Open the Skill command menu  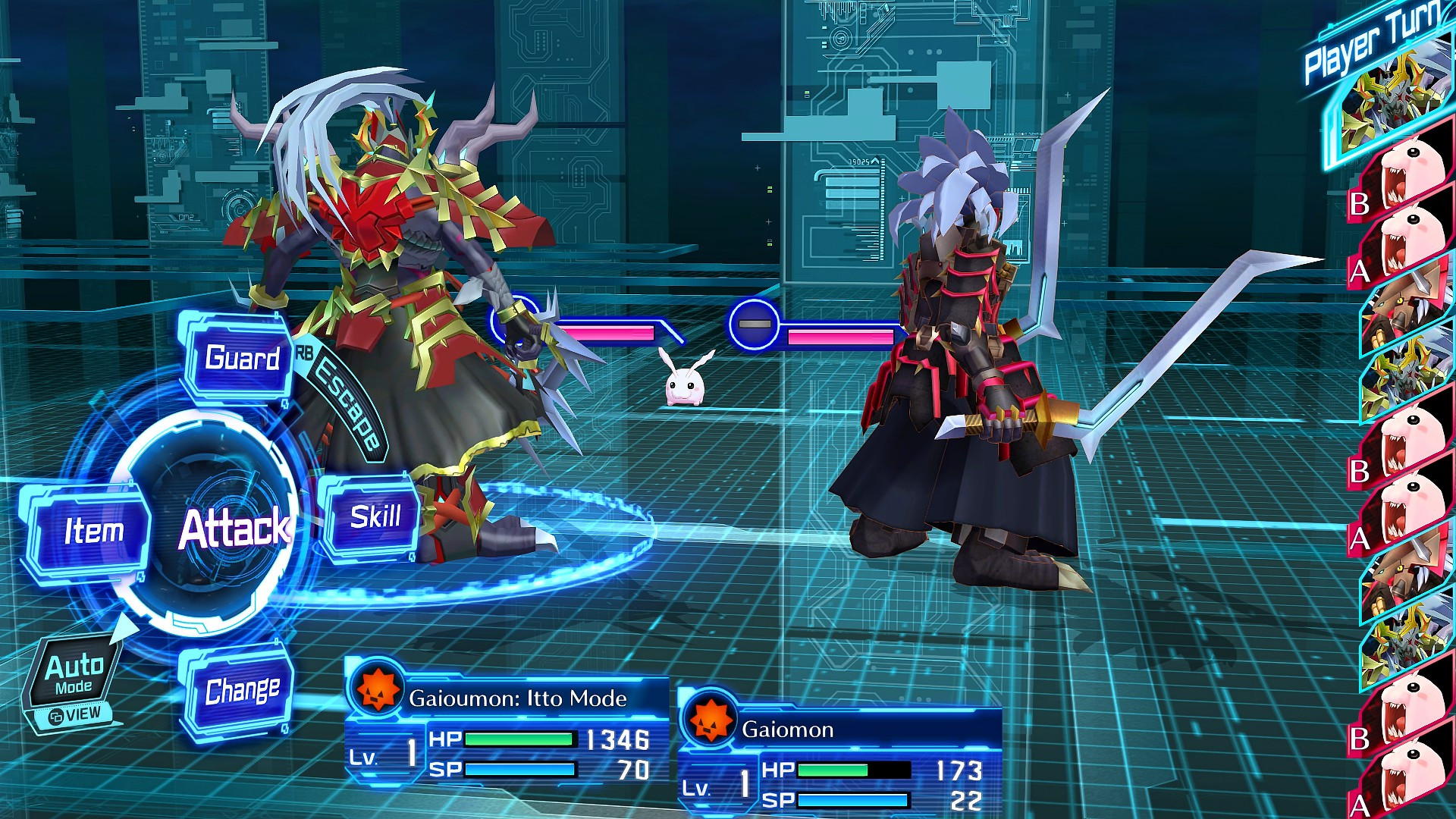(377, 517)
